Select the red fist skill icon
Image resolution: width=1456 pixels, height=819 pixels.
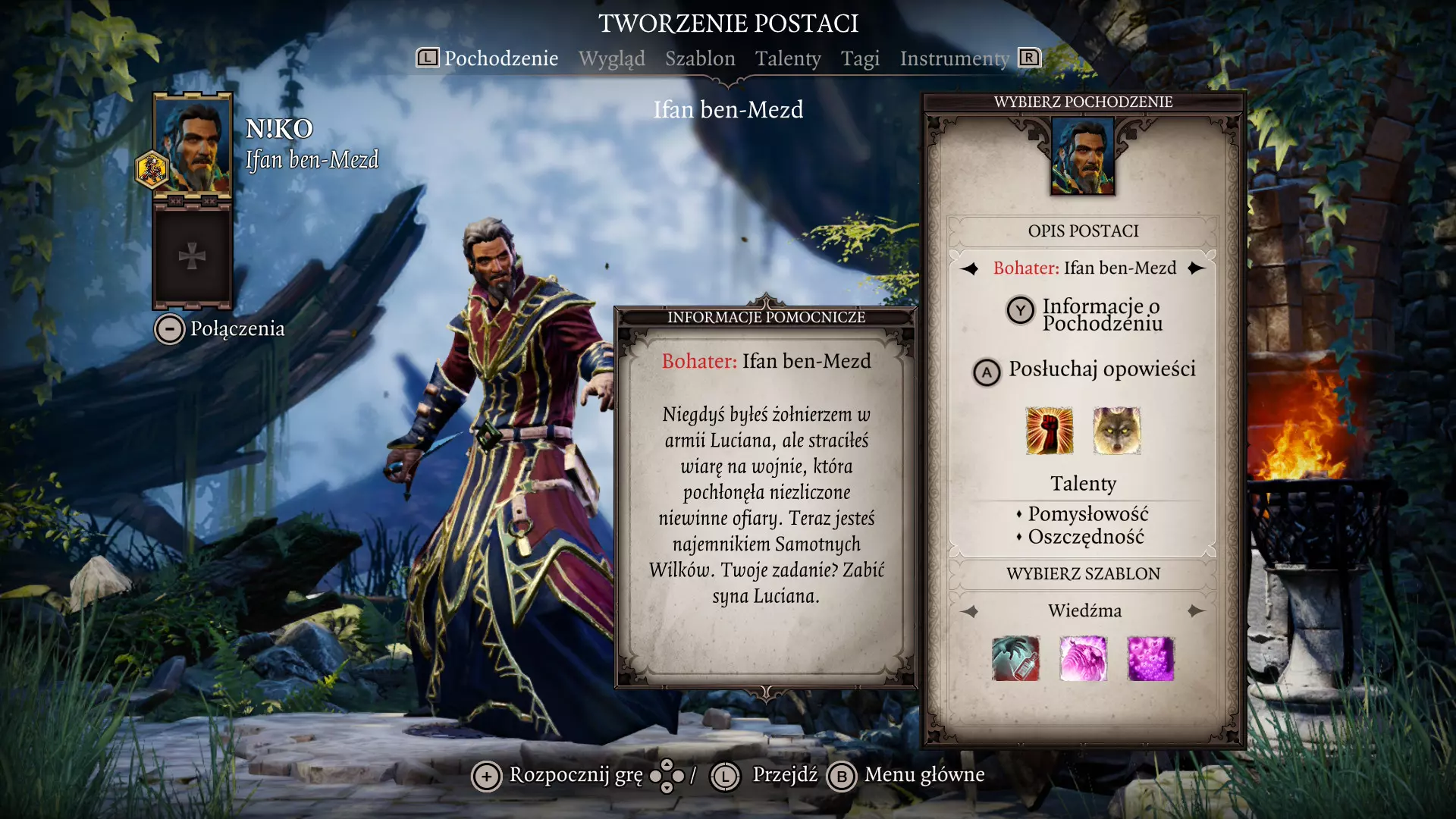pos(1049,431)
